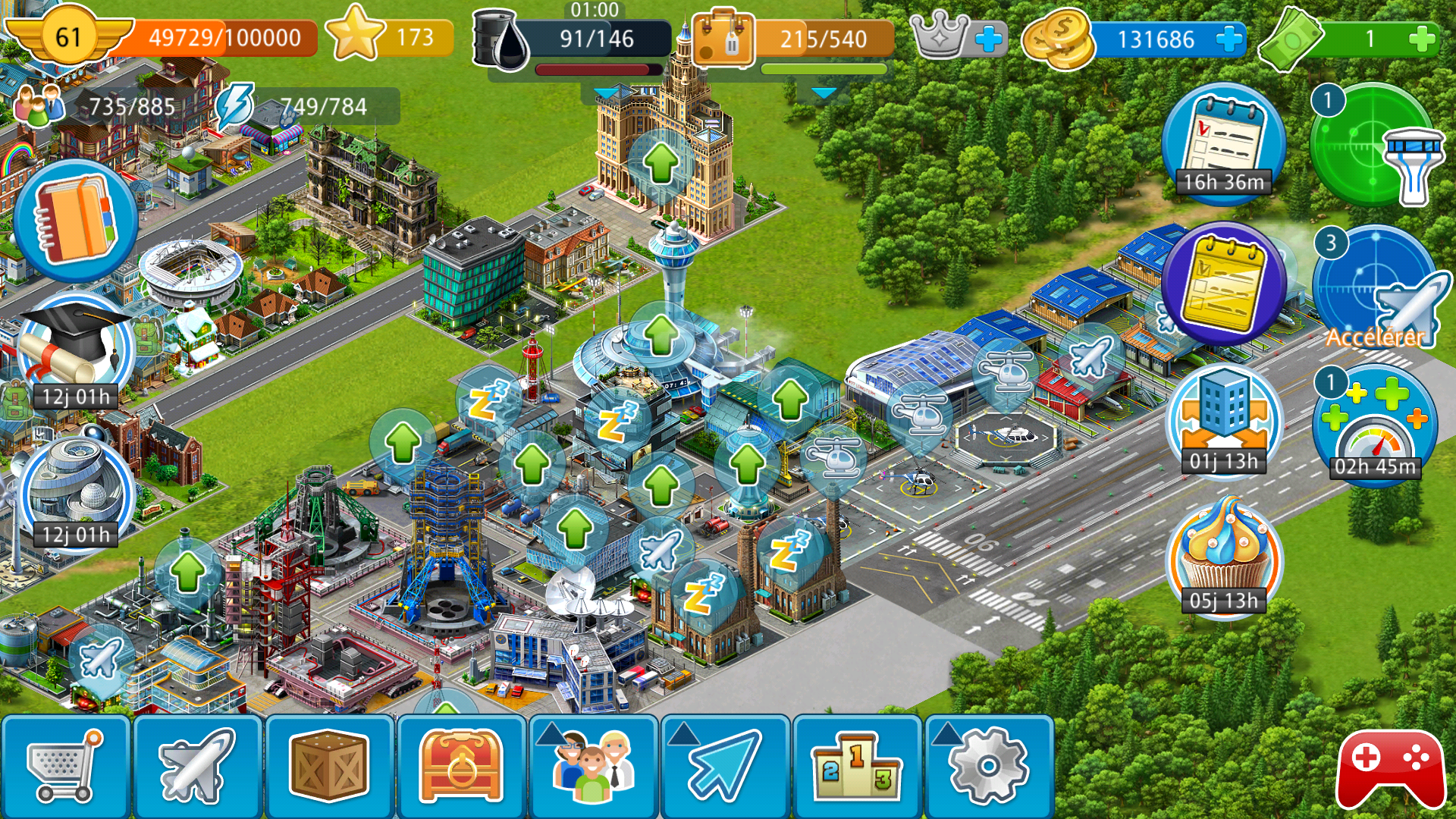Show the rankings podium leaderboard

click(857, 766)
